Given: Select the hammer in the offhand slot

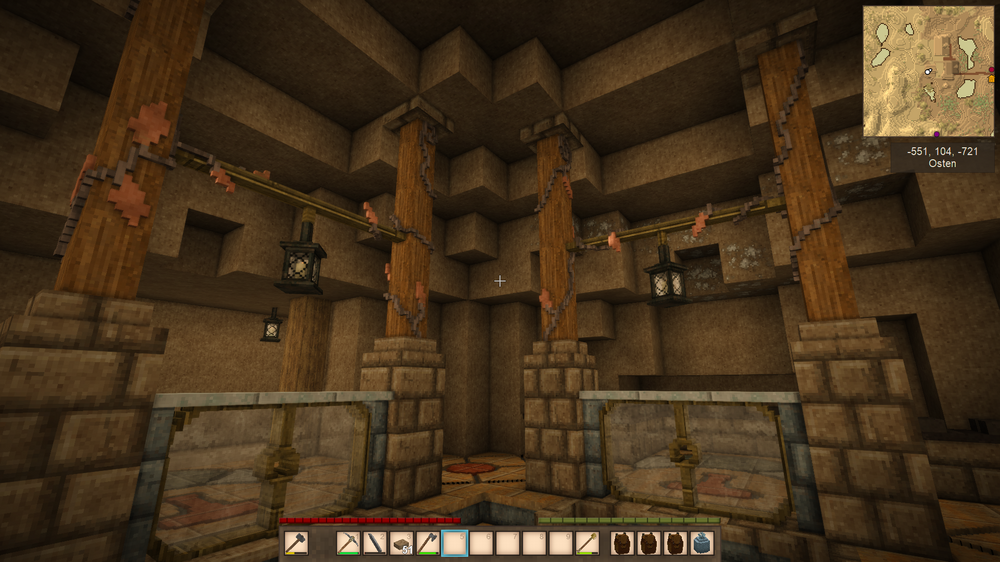Looking at the screenshot, I should click(x=296, y=543).
